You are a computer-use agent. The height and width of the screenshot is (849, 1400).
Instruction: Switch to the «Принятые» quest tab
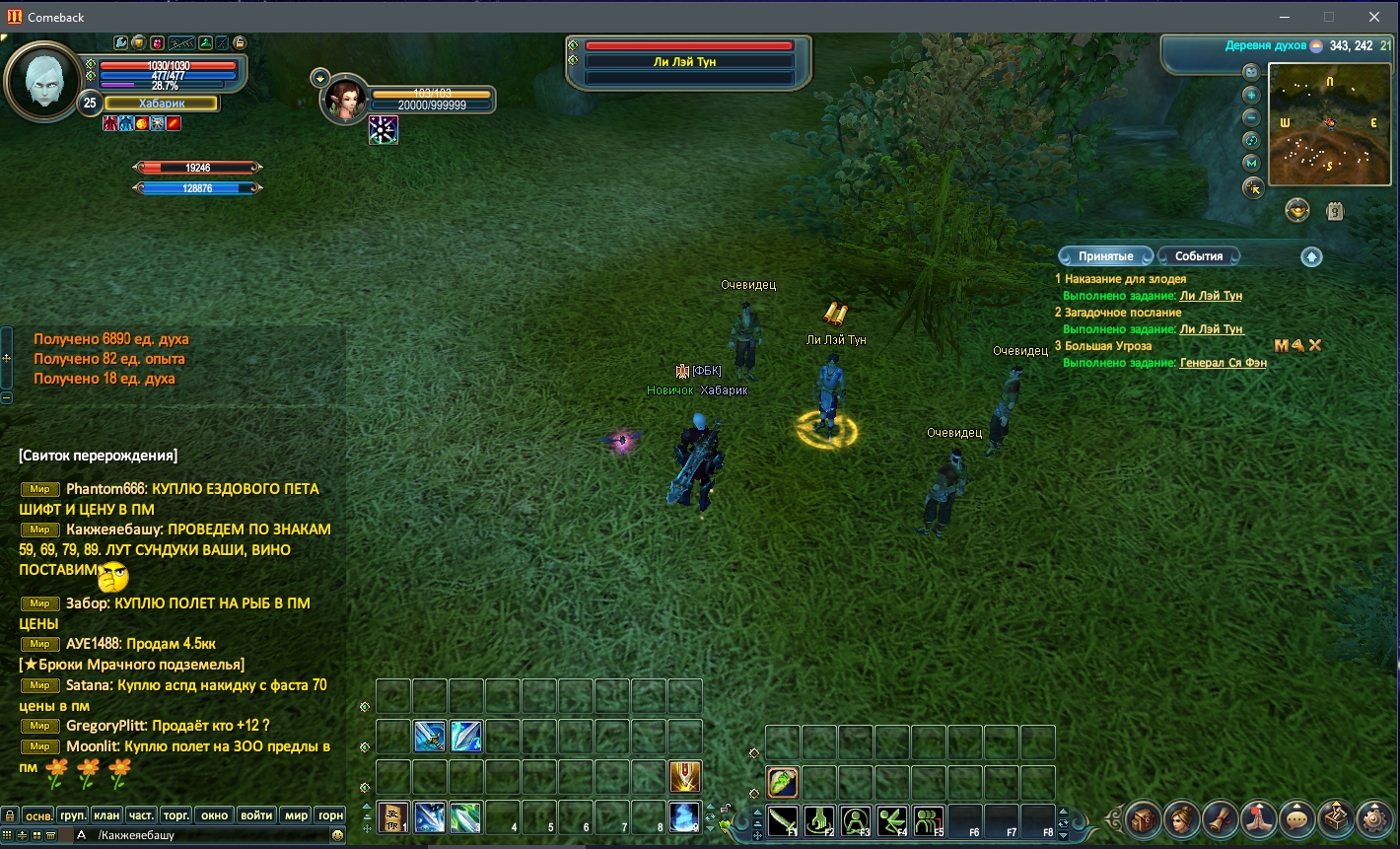click(1105, 256)
